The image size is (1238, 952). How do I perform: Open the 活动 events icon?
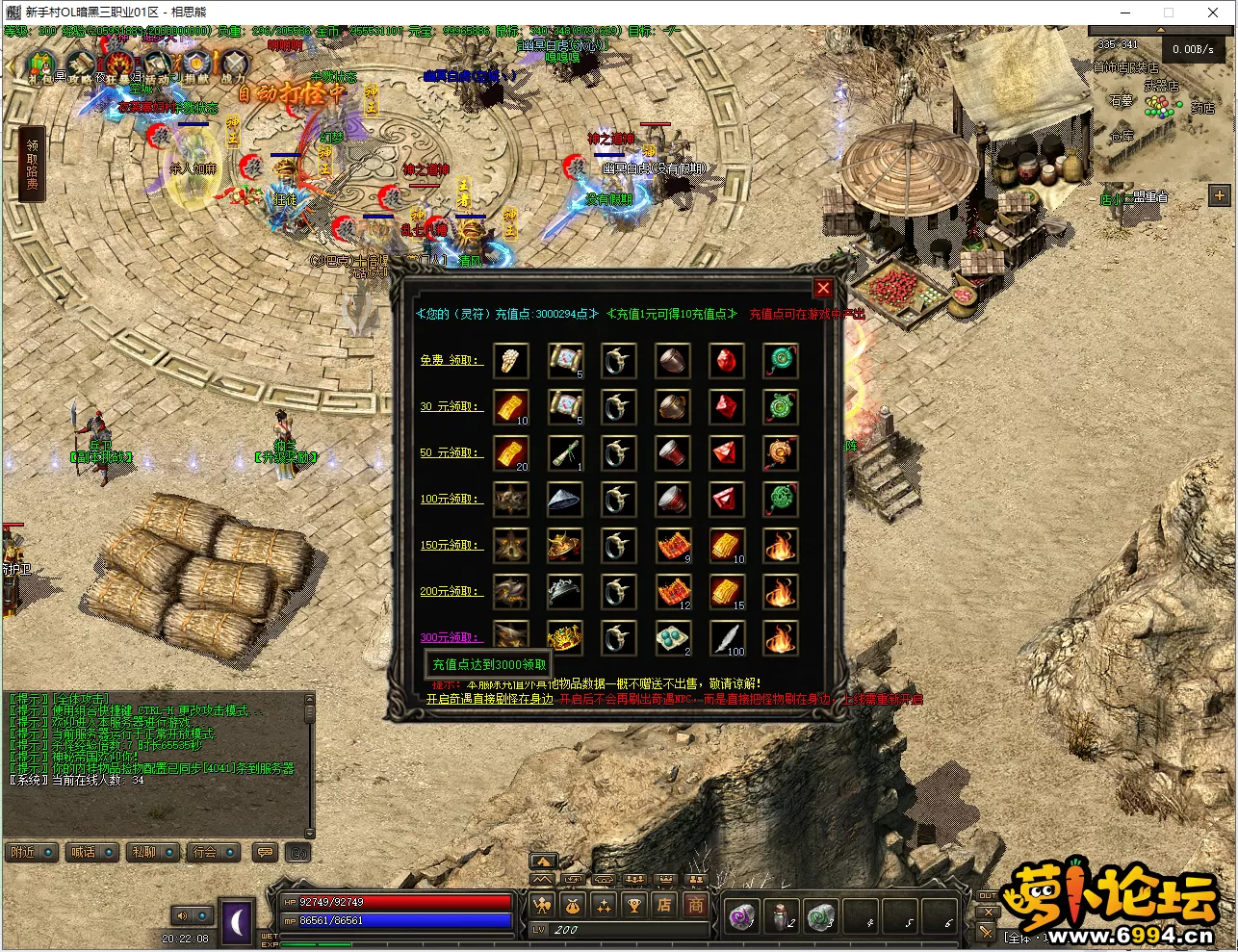point(158,67)
